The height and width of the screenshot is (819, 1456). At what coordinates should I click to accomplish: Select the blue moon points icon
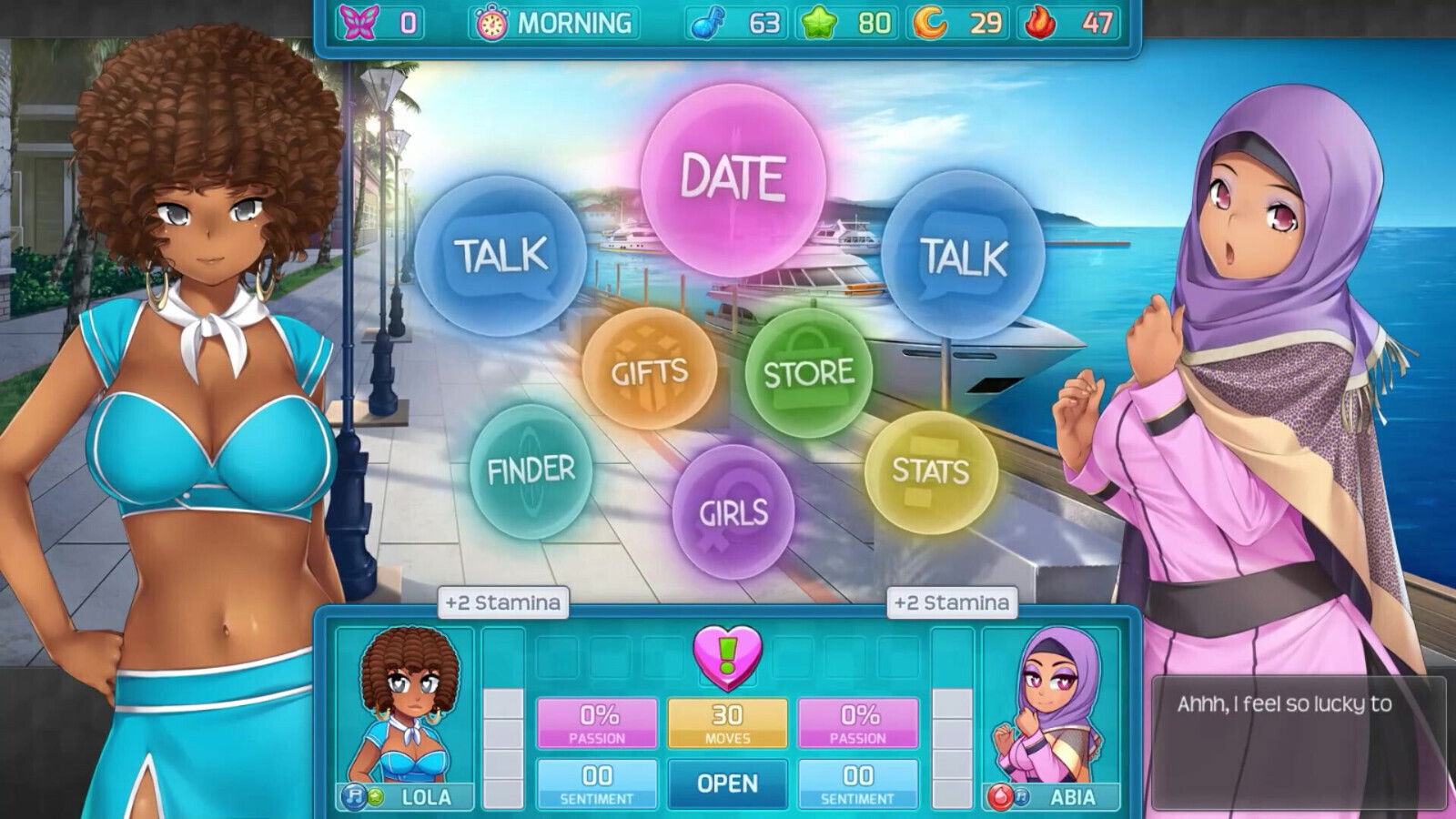pos(709,24)
